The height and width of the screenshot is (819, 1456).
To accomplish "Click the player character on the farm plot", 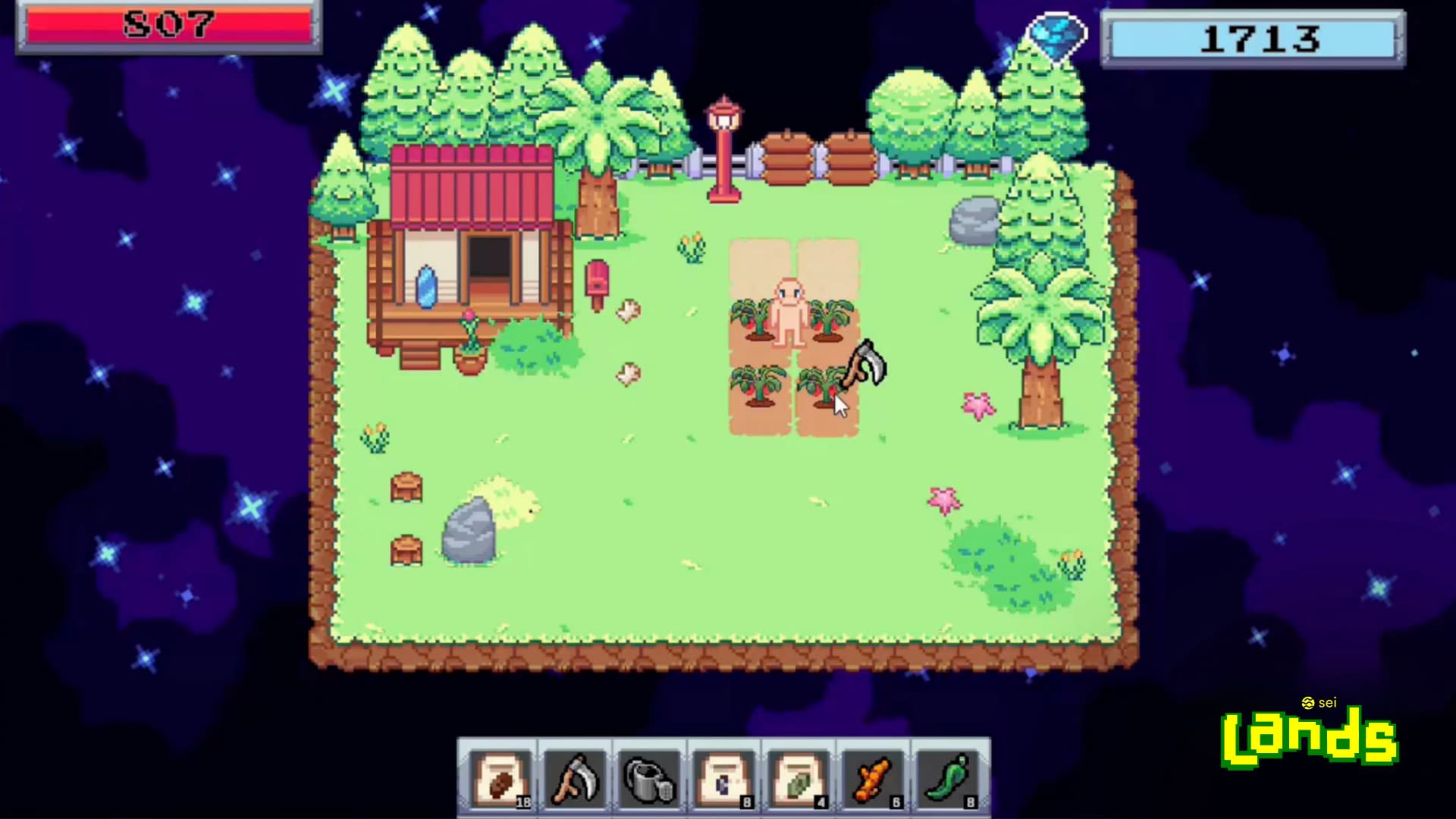I will click(789, 311).
